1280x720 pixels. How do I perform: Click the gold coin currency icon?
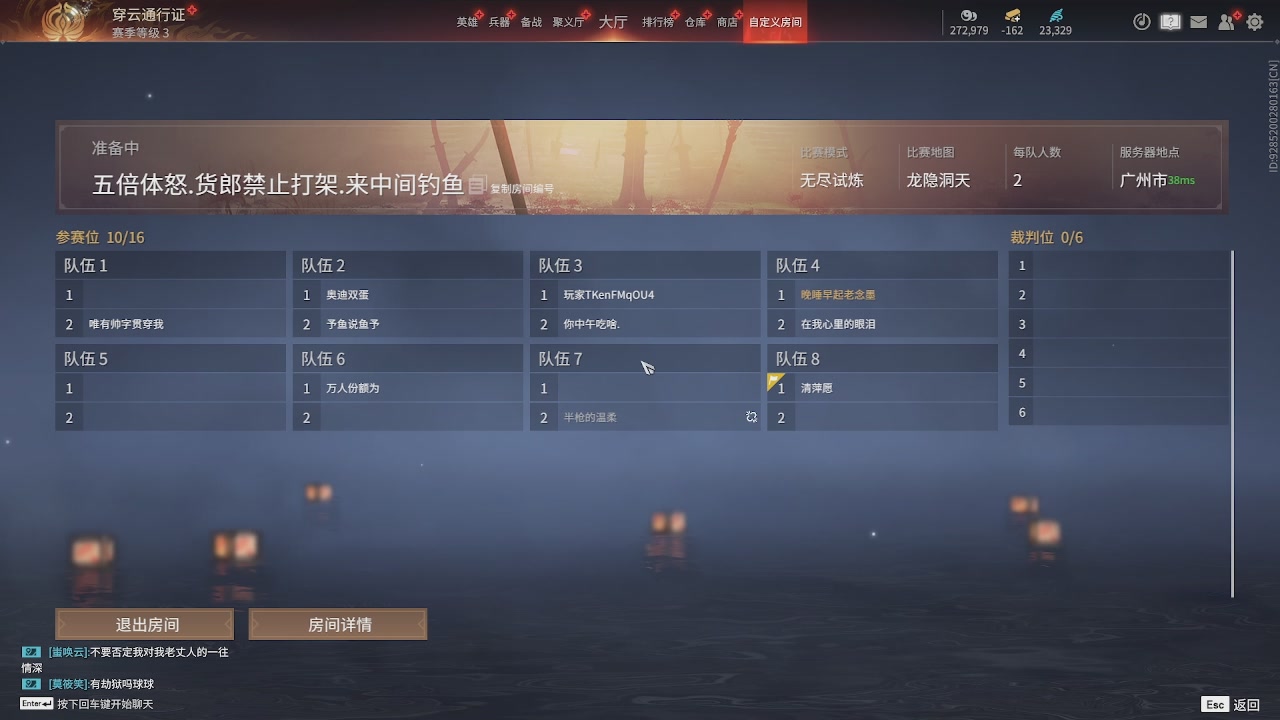coord(968,15)
